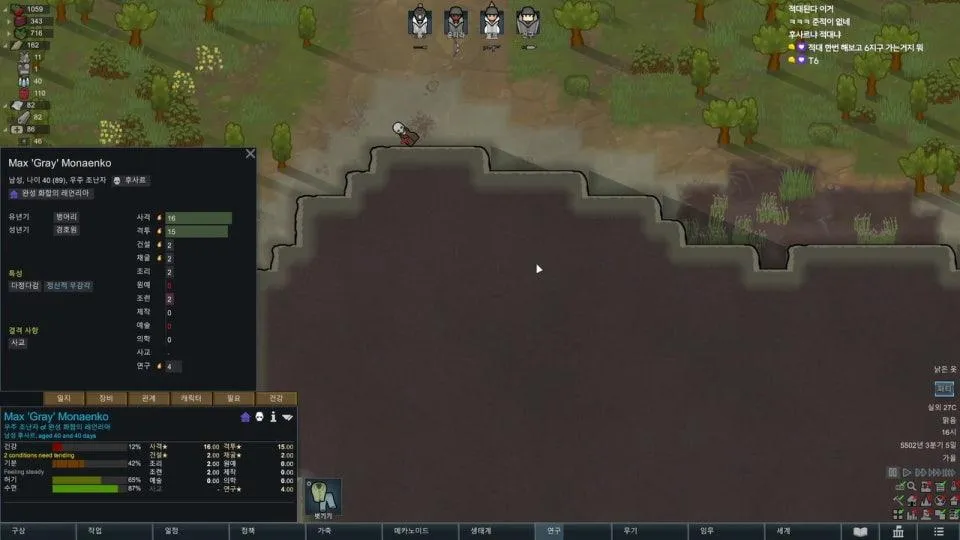Viewport: 960px width, 540px height.
Task: Open the 구상 (Architect) menu
Action: [18, 531]
